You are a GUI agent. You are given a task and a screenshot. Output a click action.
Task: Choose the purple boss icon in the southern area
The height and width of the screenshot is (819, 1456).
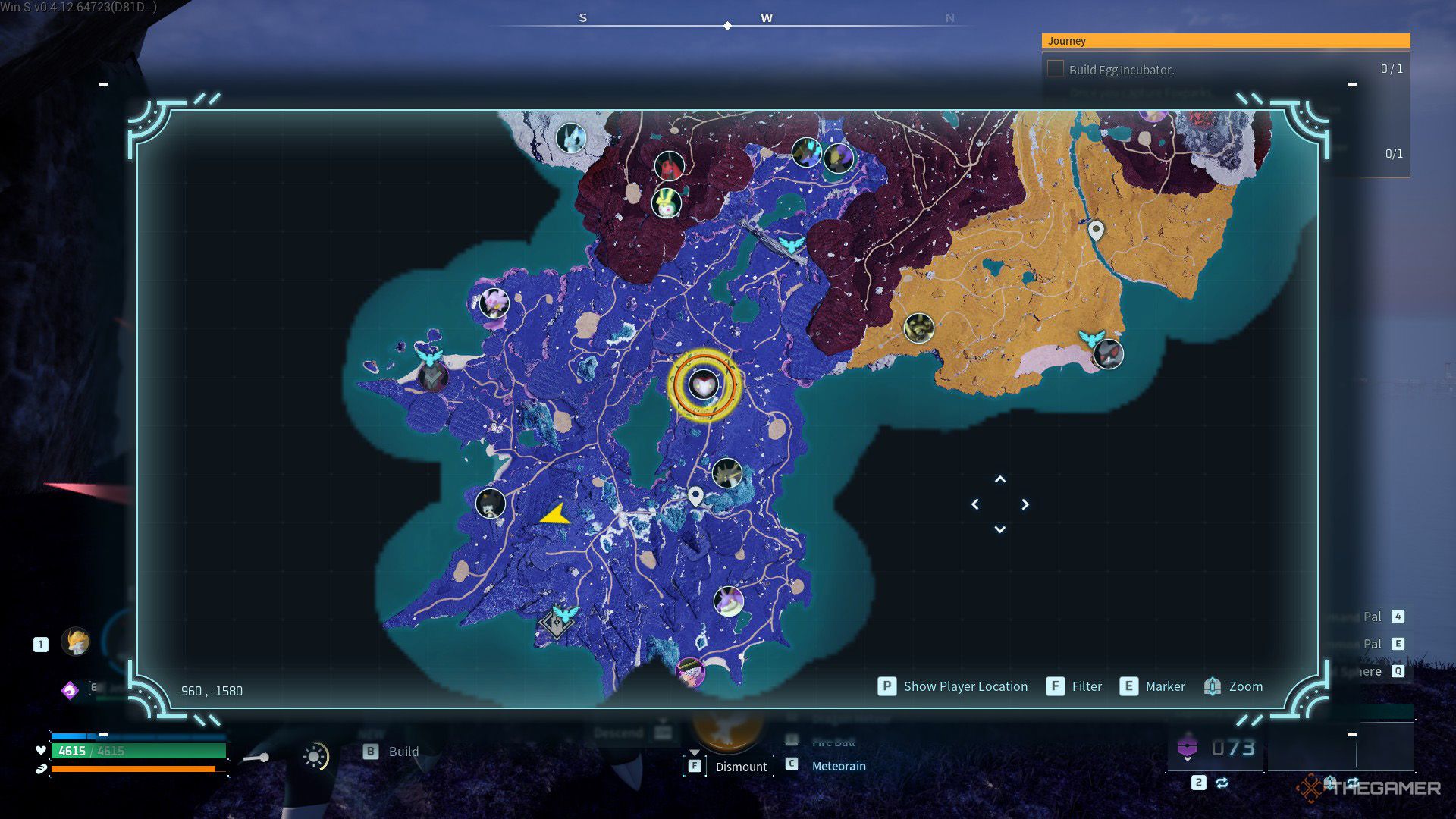click(x=728, y=601)
